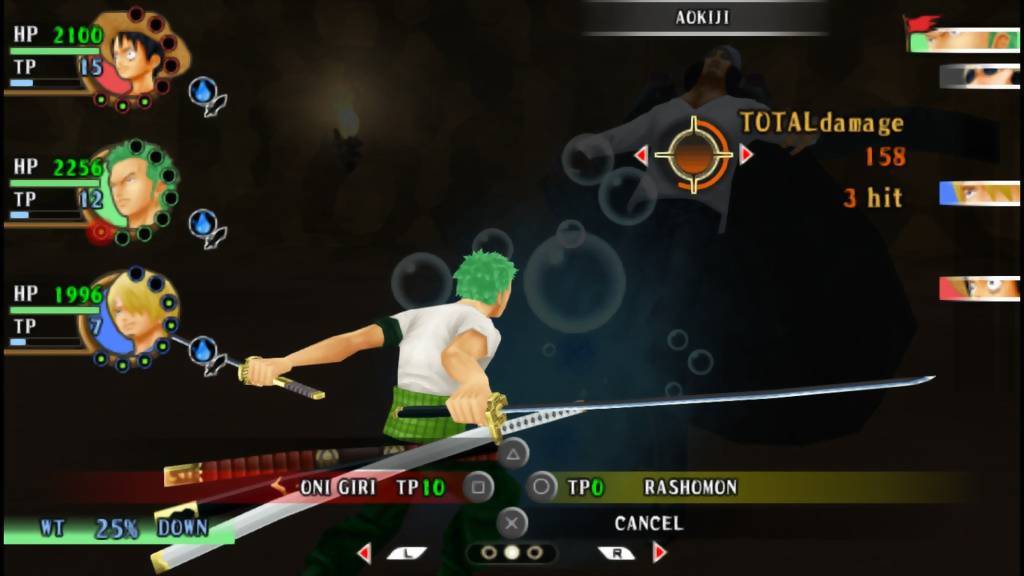Select Sanji's turn-order portrait

coord(978,194)
